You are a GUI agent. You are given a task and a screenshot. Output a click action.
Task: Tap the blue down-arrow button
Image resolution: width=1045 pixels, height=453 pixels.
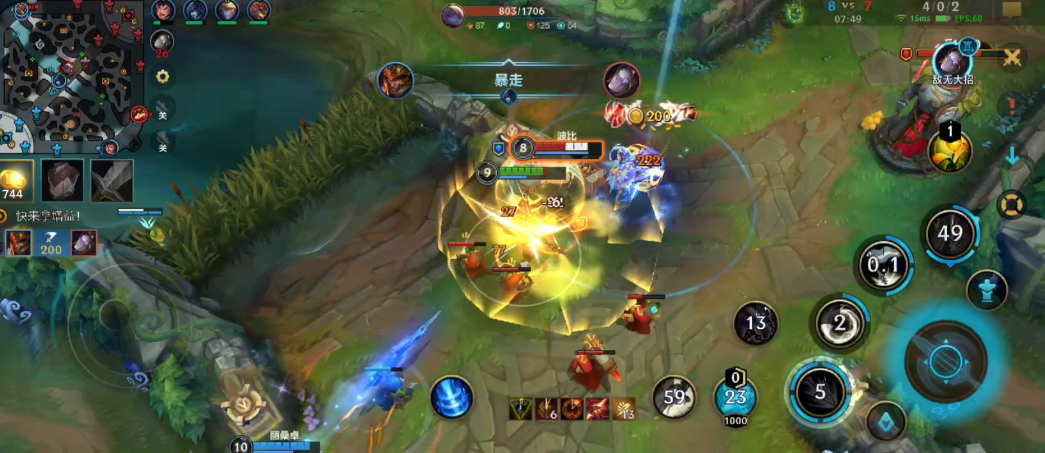(1012, 156)
